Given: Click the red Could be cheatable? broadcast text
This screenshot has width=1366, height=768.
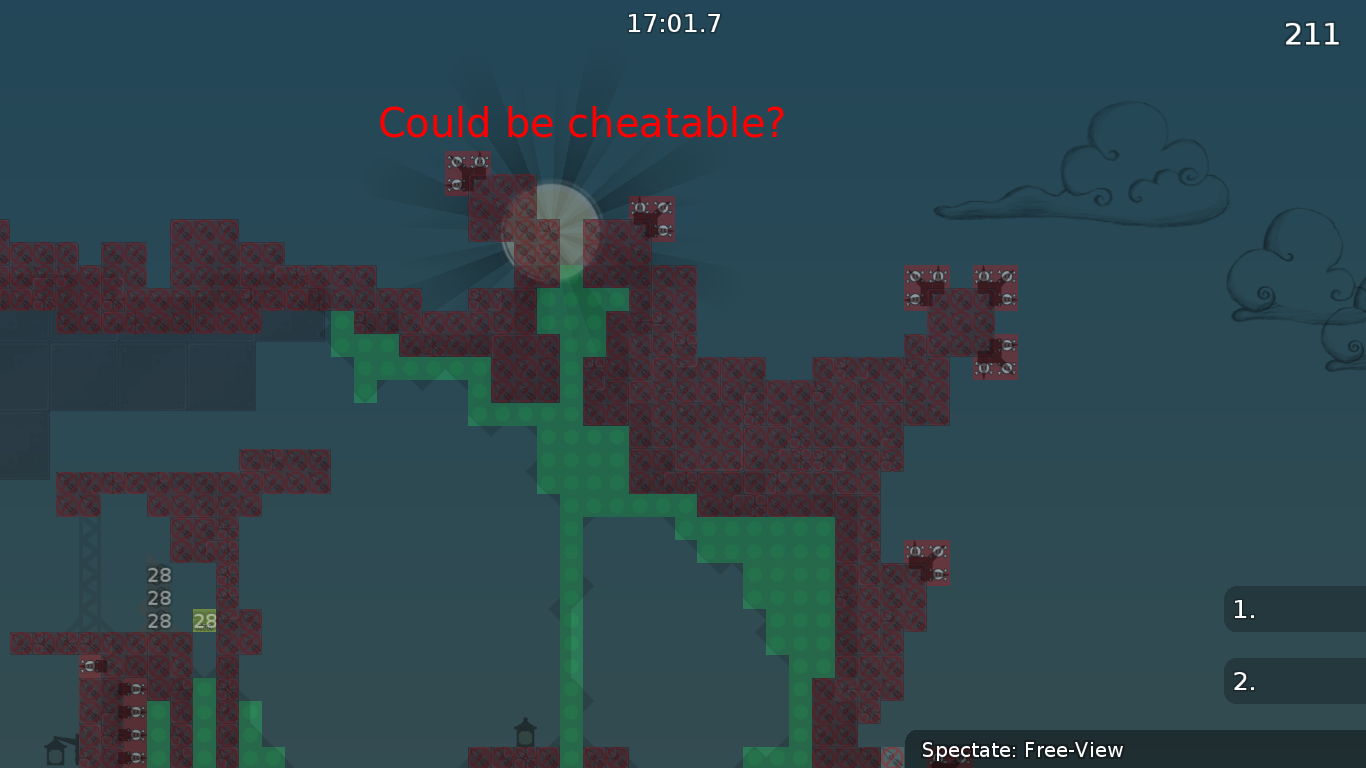Looking at the screenshot, I should [x=581, y=123].
